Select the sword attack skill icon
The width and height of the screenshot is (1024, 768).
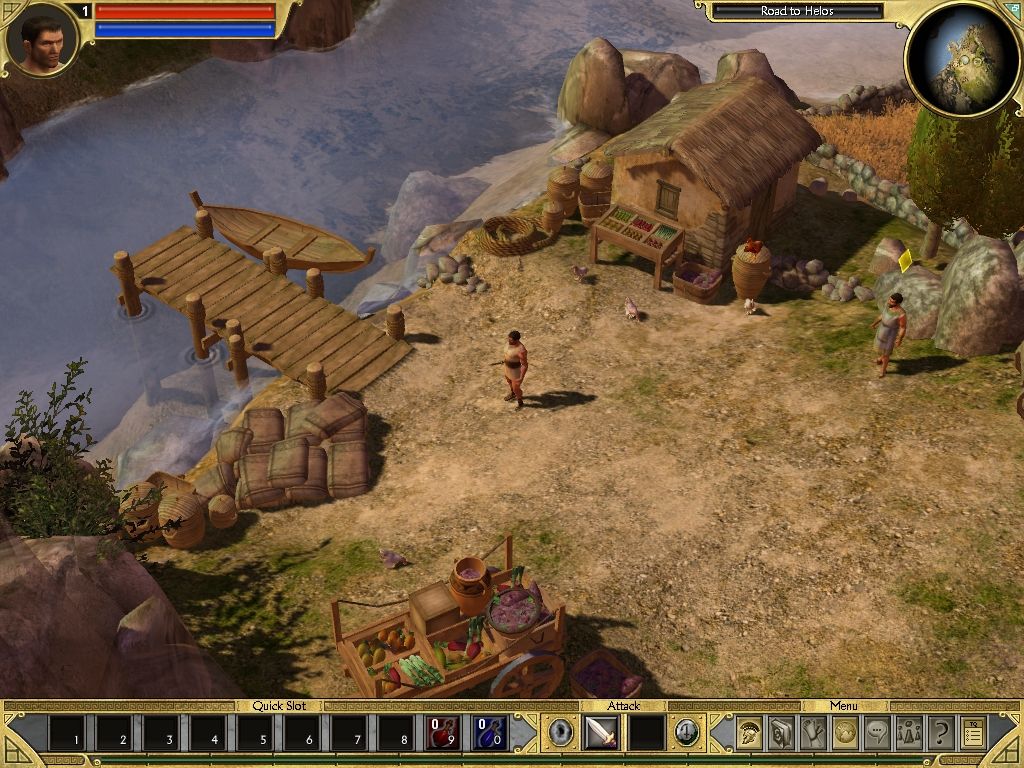(600, 733)
